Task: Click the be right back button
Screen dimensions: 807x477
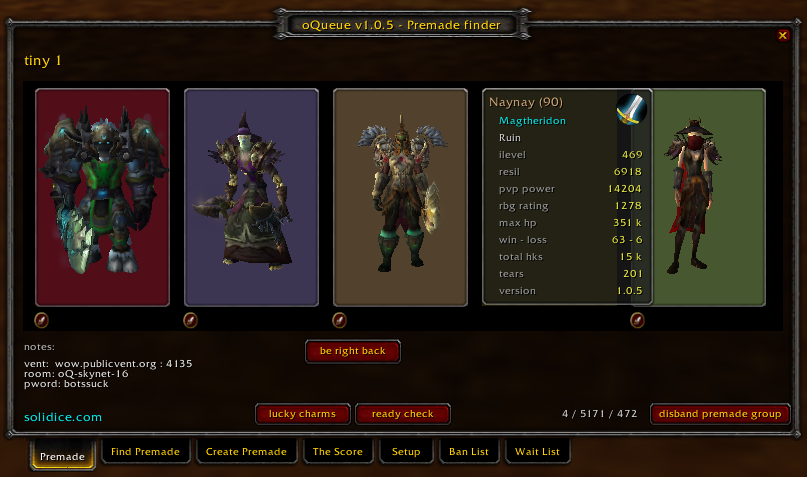Action: 352,351
